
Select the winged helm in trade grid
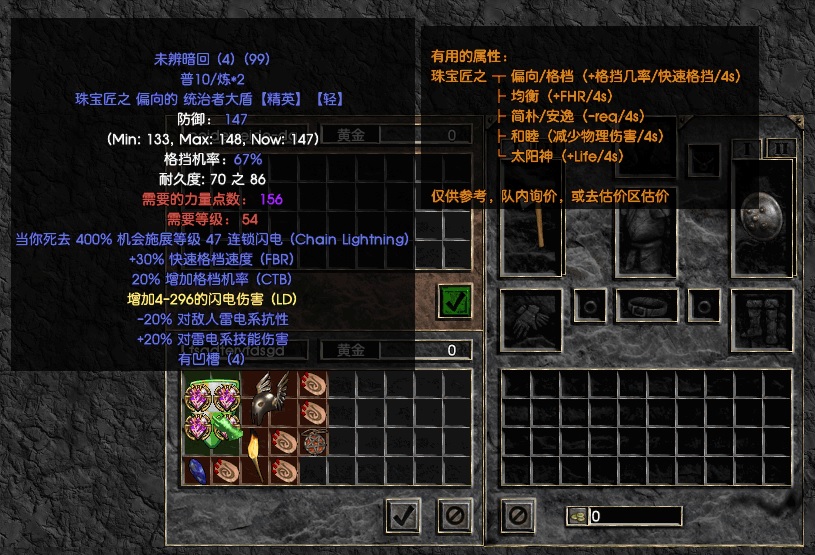click(270, 398)
